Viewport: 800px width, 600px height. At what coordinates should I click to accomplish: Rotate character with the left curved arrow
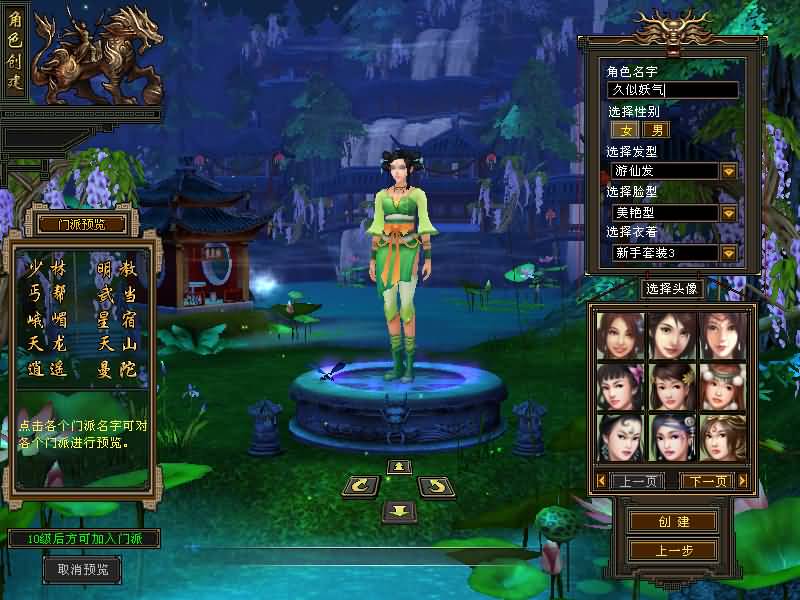(359, 487)
